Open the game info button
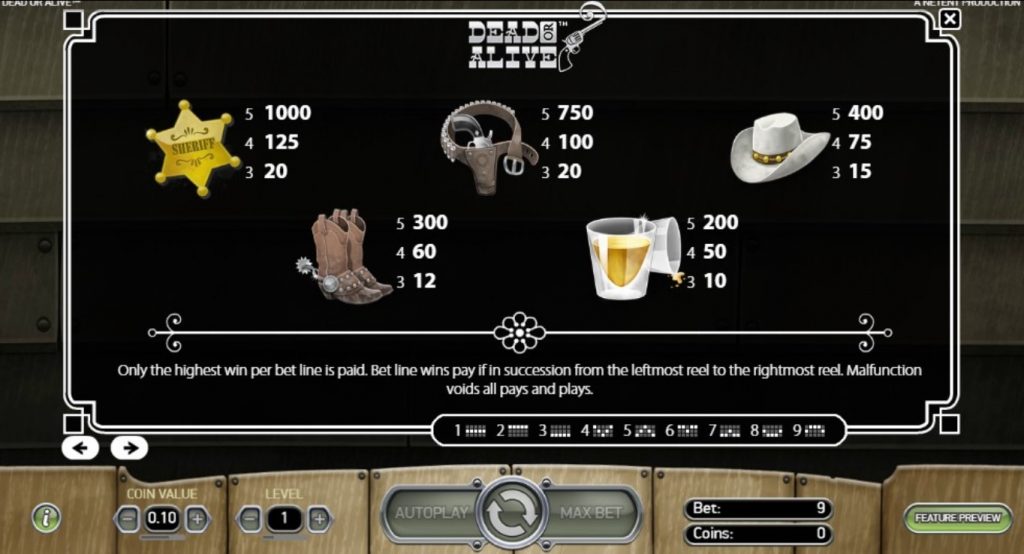This screenshot has height=554, width=1024. click(x=46, y=517)
